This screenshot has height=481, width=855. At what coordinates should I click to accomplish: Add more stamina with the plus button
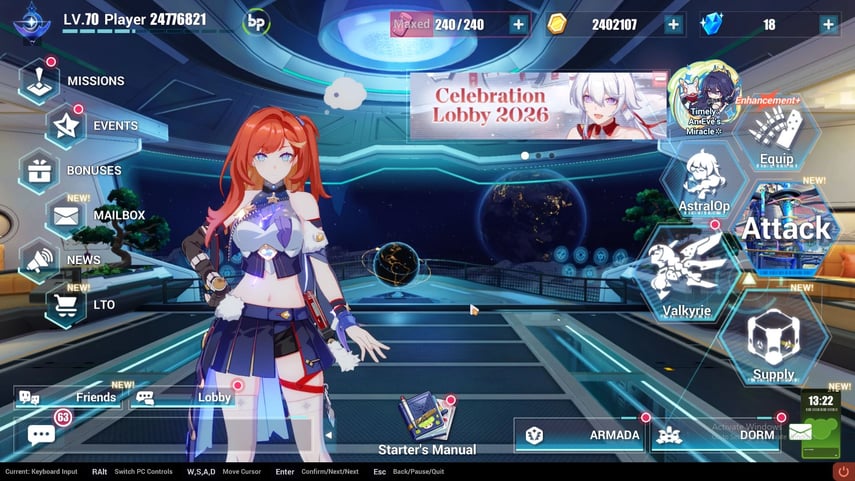518,25
